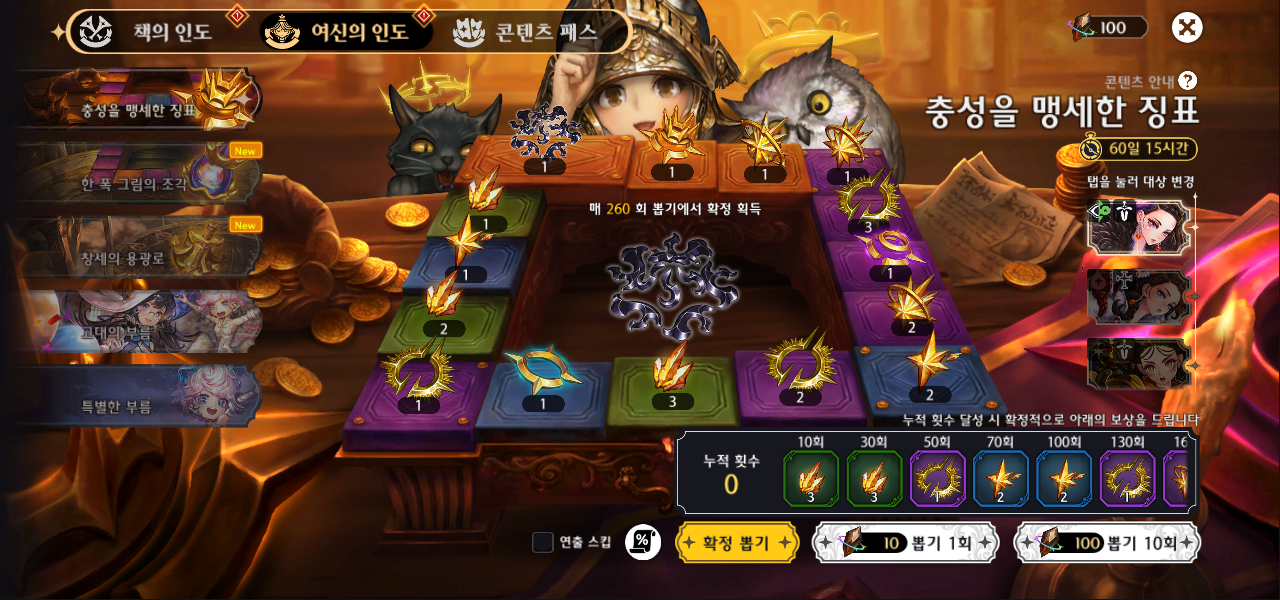Click the yellow 확정 뽑기 button
The image size is (1280, 600).
click(737, 542)
